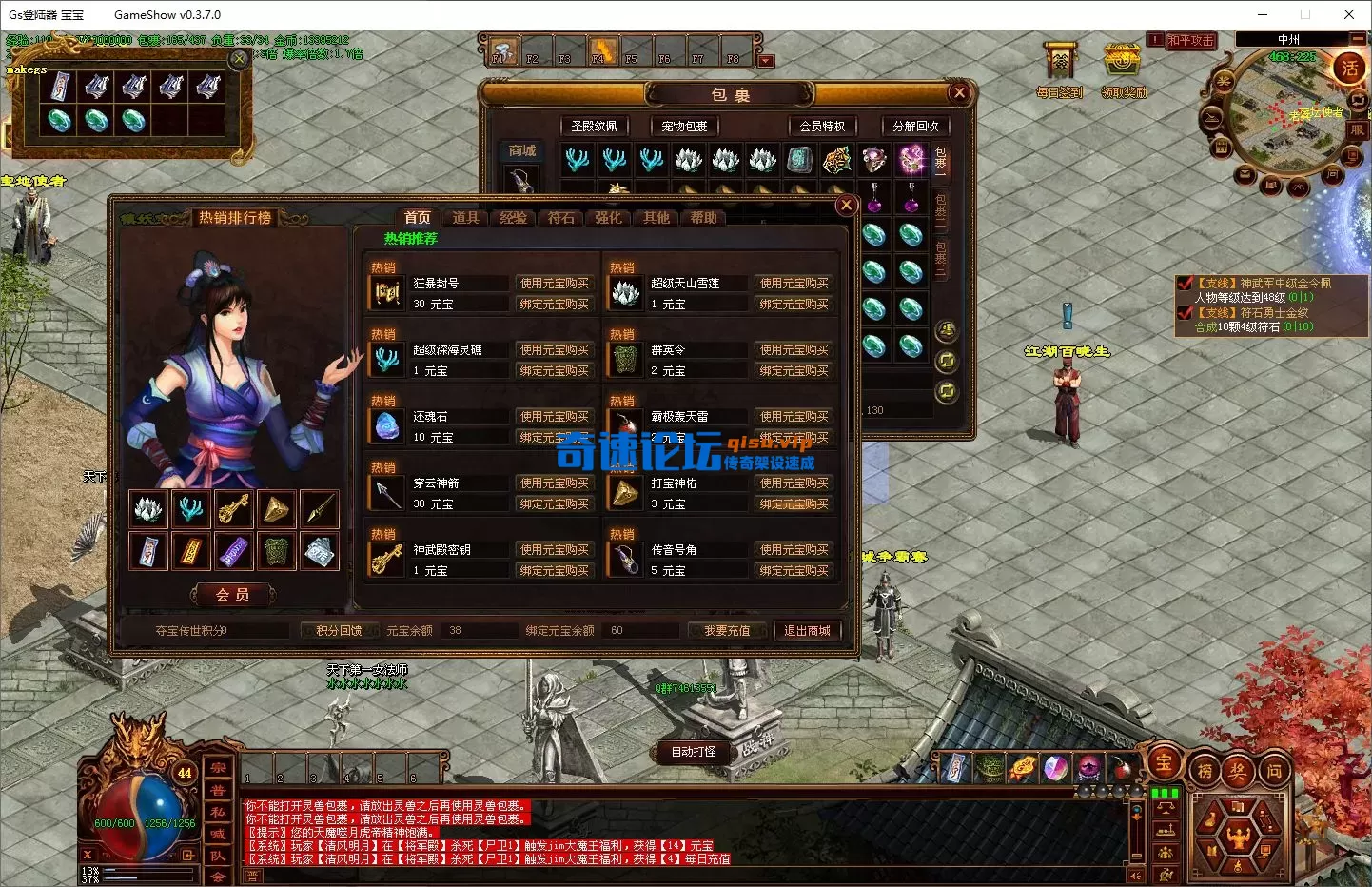Open the 领取奖励 treasure chest icon
The width and height of the screenshot is (1372, 887).
point(1122,63)
